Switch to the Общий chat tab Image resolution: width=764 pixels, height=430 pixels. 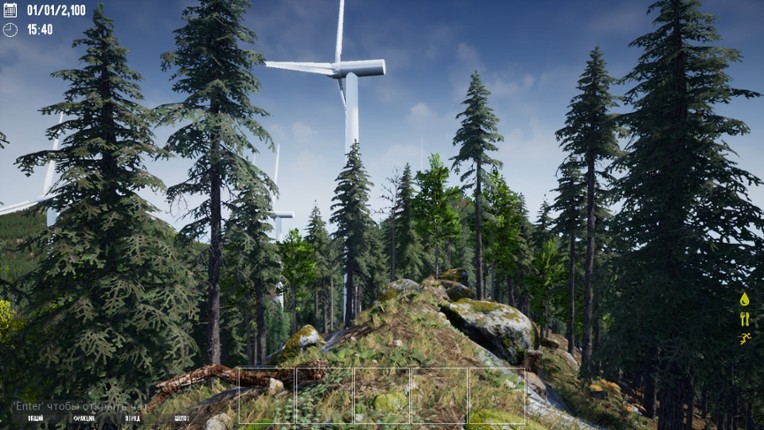coord(35,419)
